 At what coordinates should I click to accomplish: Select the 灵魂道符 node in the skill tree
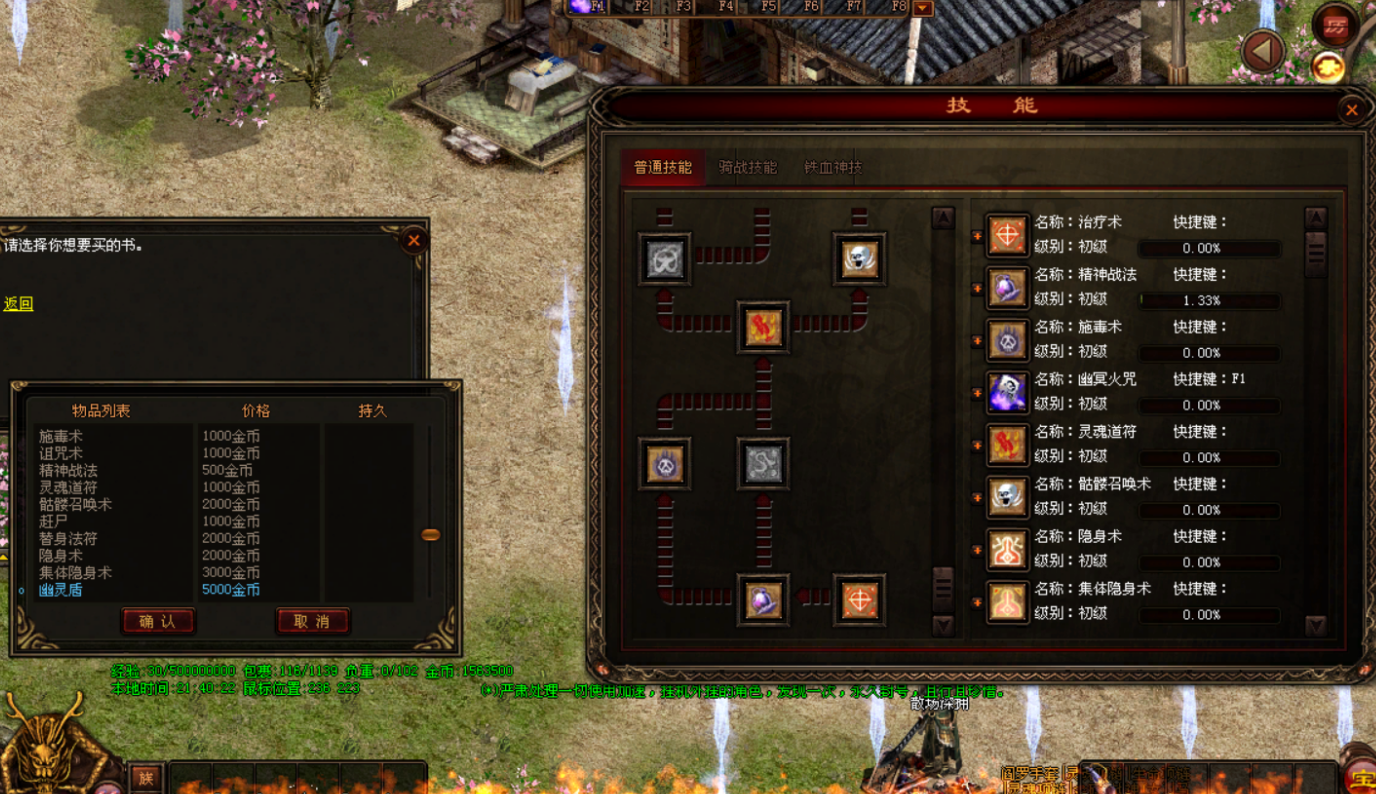pos(763,327)
